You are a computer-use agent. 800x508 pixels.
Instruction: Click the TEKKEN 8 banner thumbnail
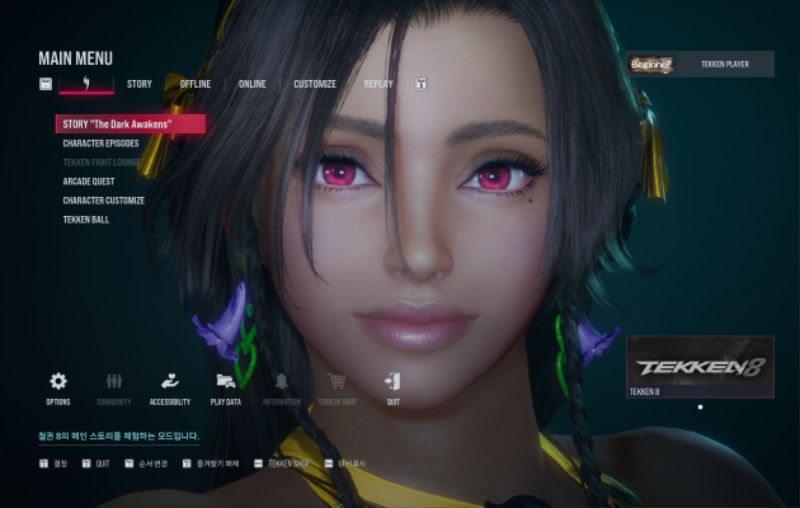click(x=700, y=366)
